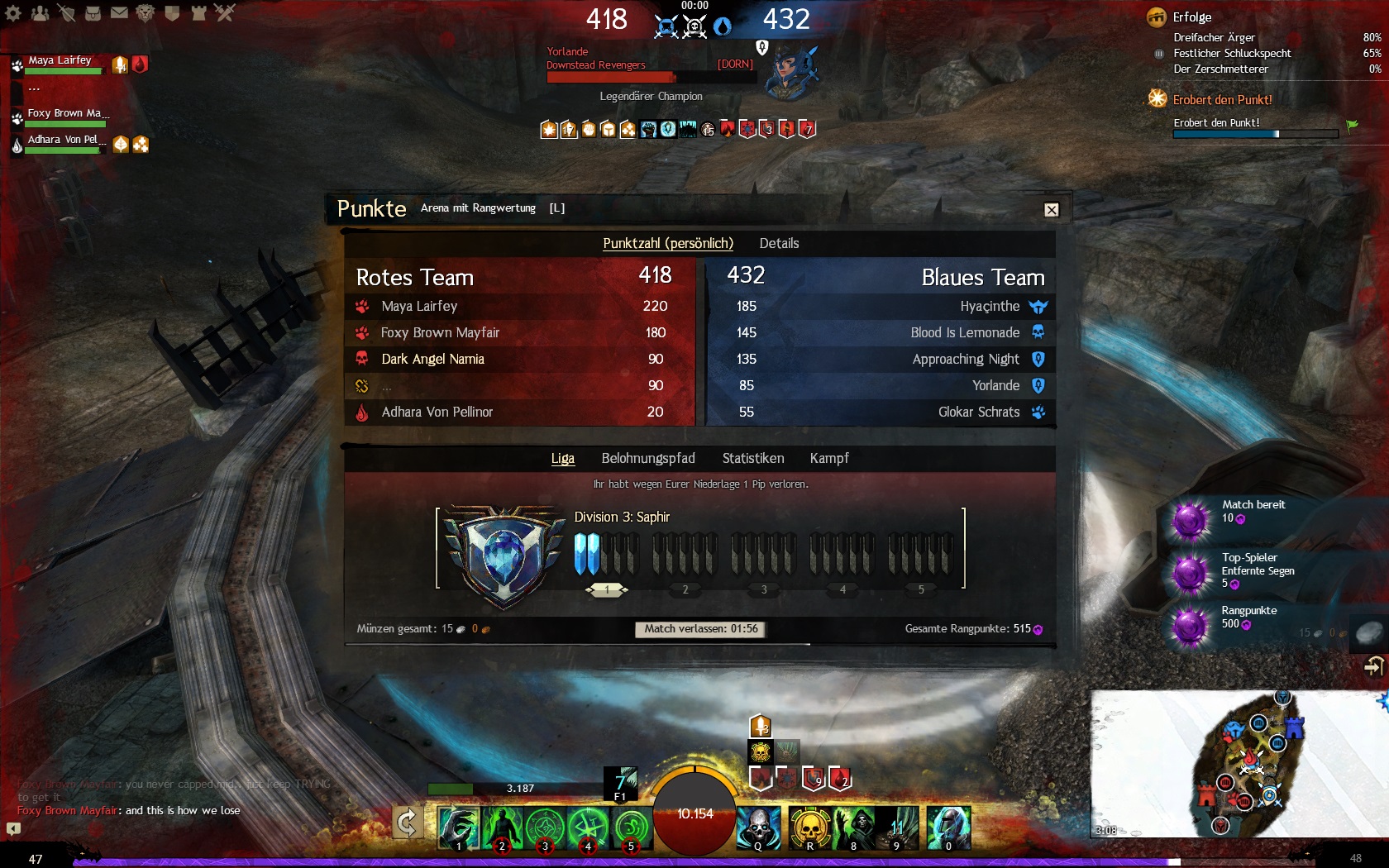
Task: Open the settings gear icon
Action: click(14, 12)
